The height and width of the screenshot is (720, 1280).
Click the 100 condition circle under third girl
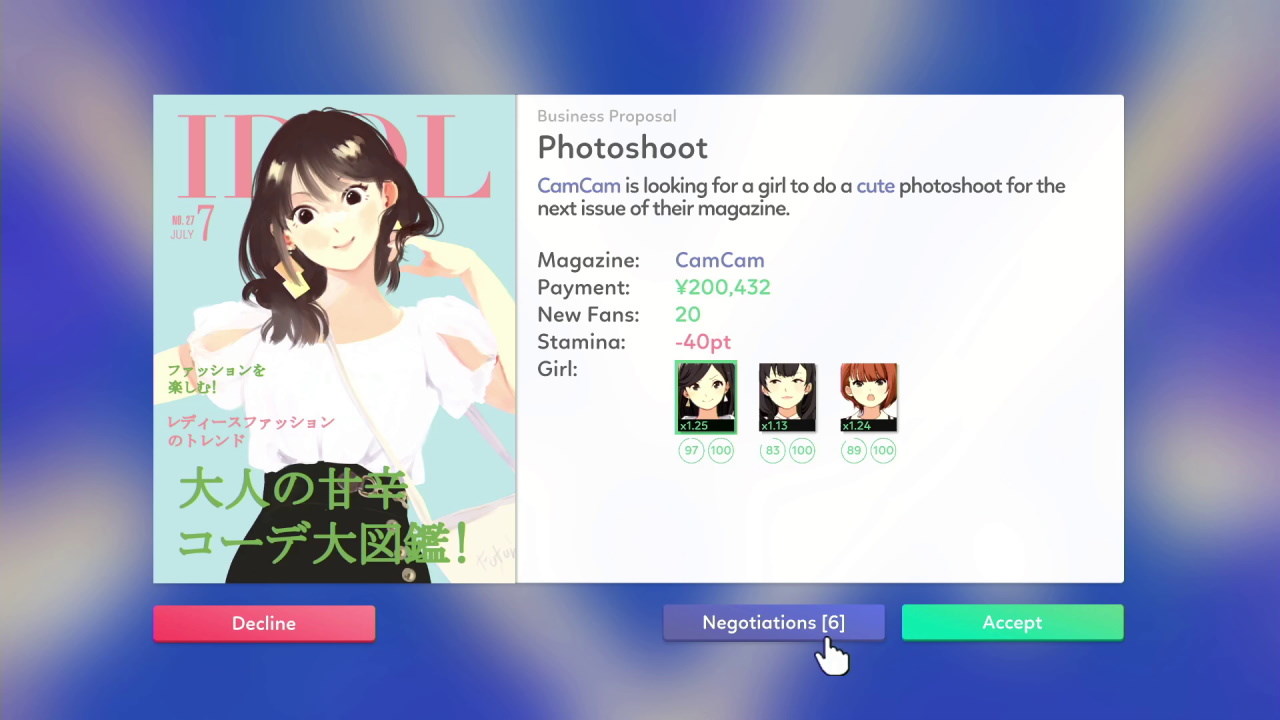click(x=882, y=450)
